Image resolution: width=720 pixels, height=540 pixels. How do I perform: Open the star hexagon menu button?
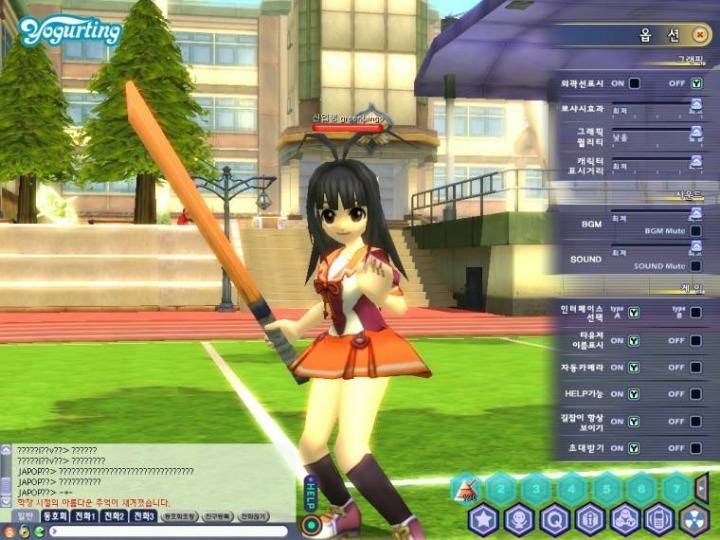[x=484, y=520]
